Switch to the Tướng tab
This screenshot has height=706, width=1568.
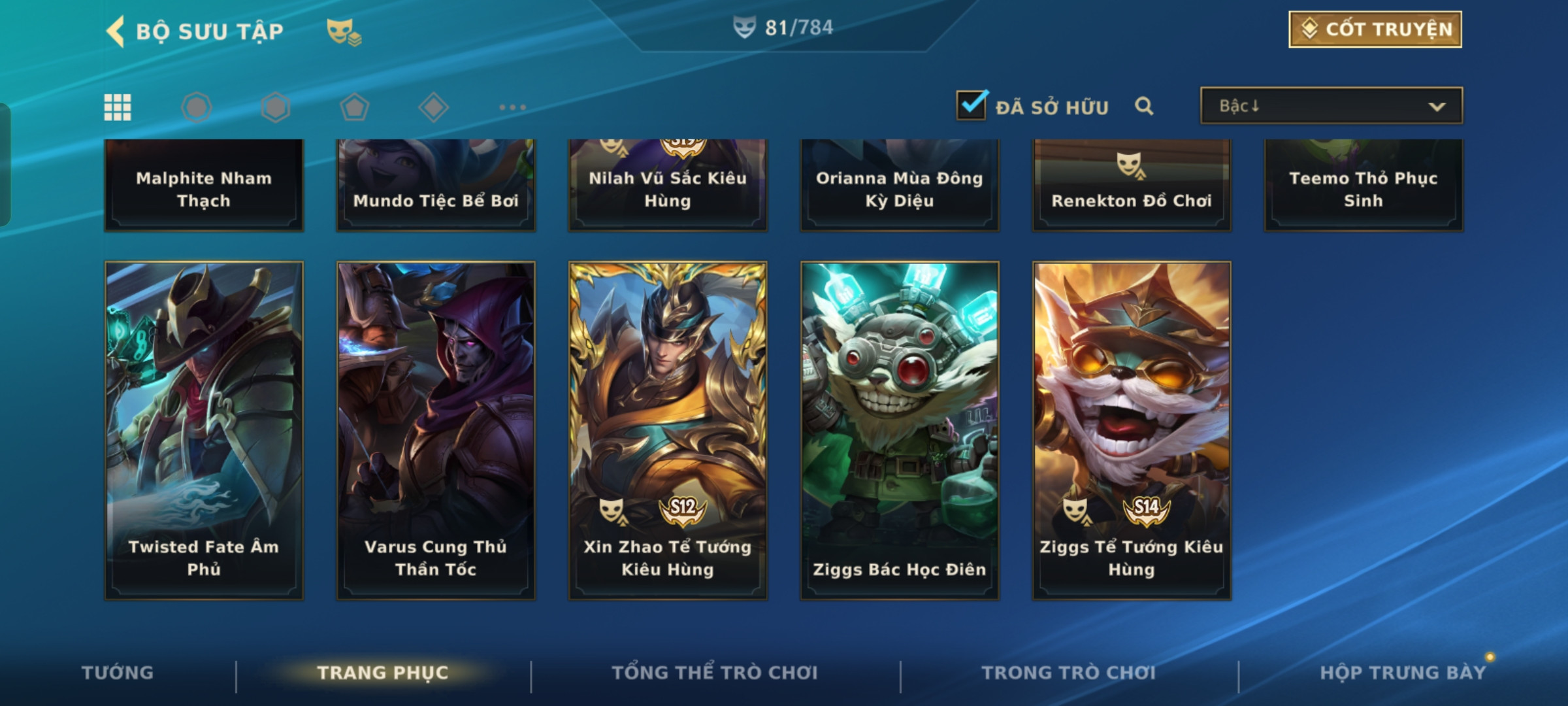pos(118,673)
